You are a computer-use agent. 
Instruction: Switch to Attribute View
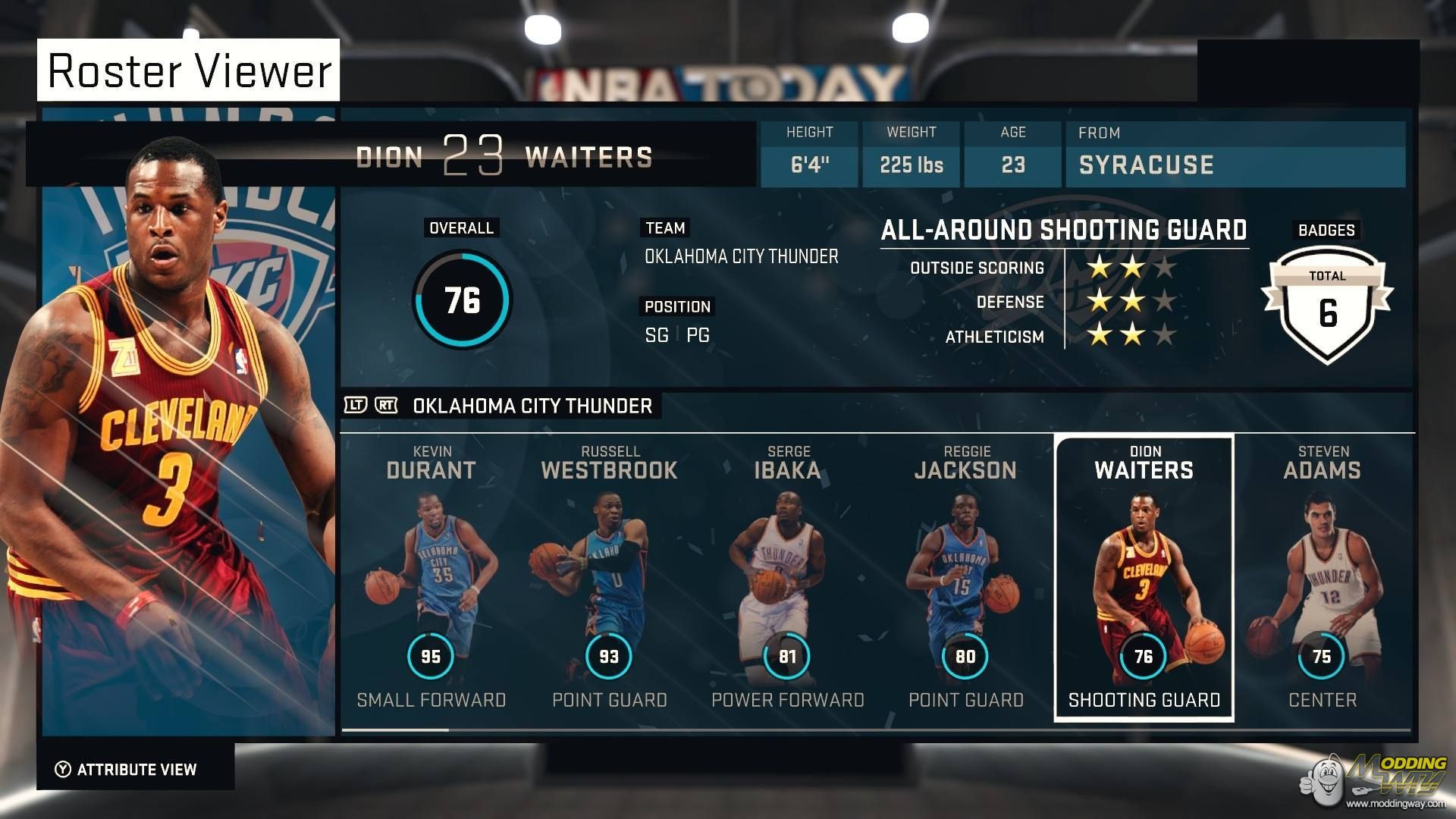click(x=127, y=770)
